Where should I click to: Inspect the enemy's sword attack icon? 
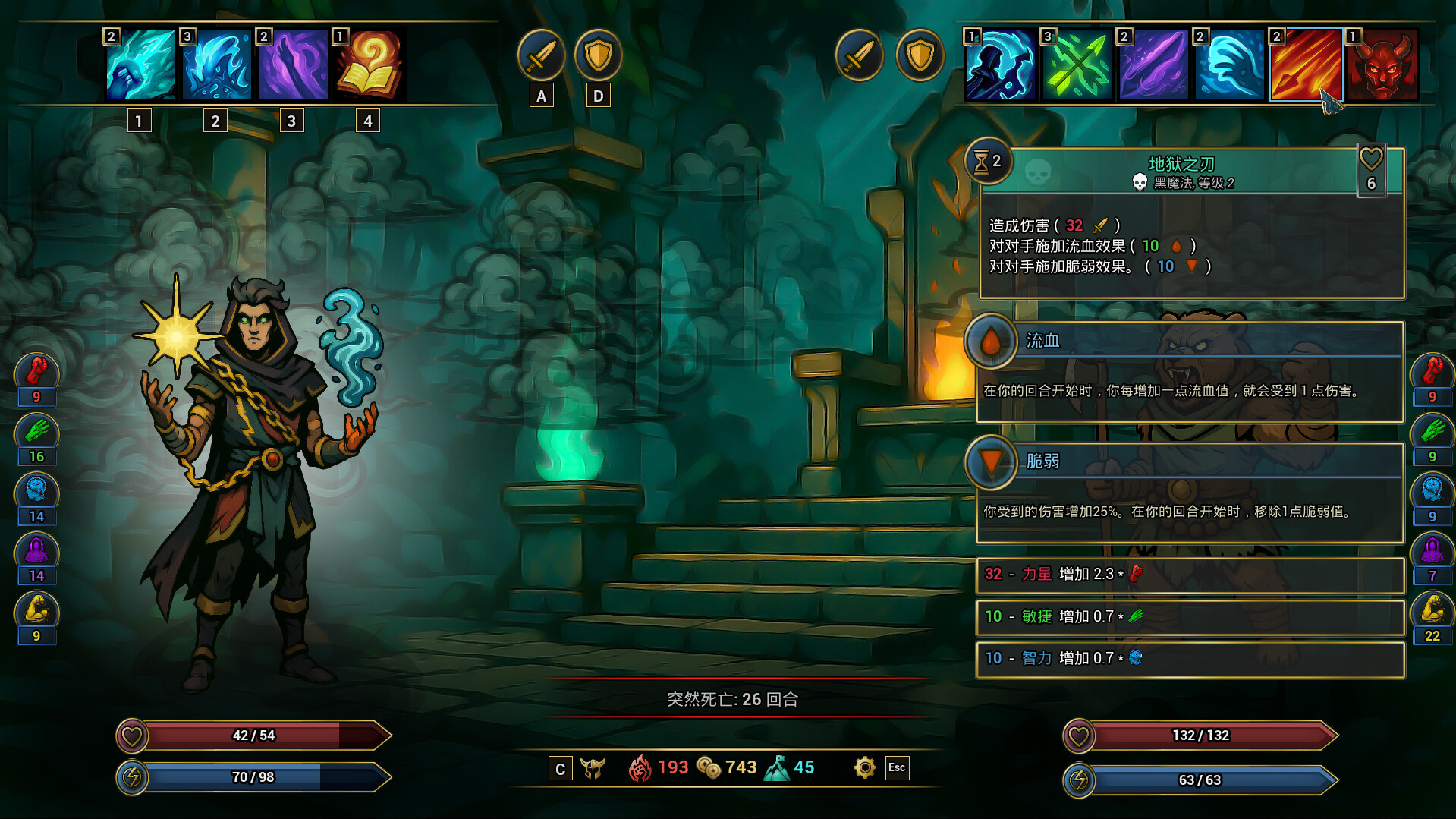pyautogui.click(x=859, y=55)
